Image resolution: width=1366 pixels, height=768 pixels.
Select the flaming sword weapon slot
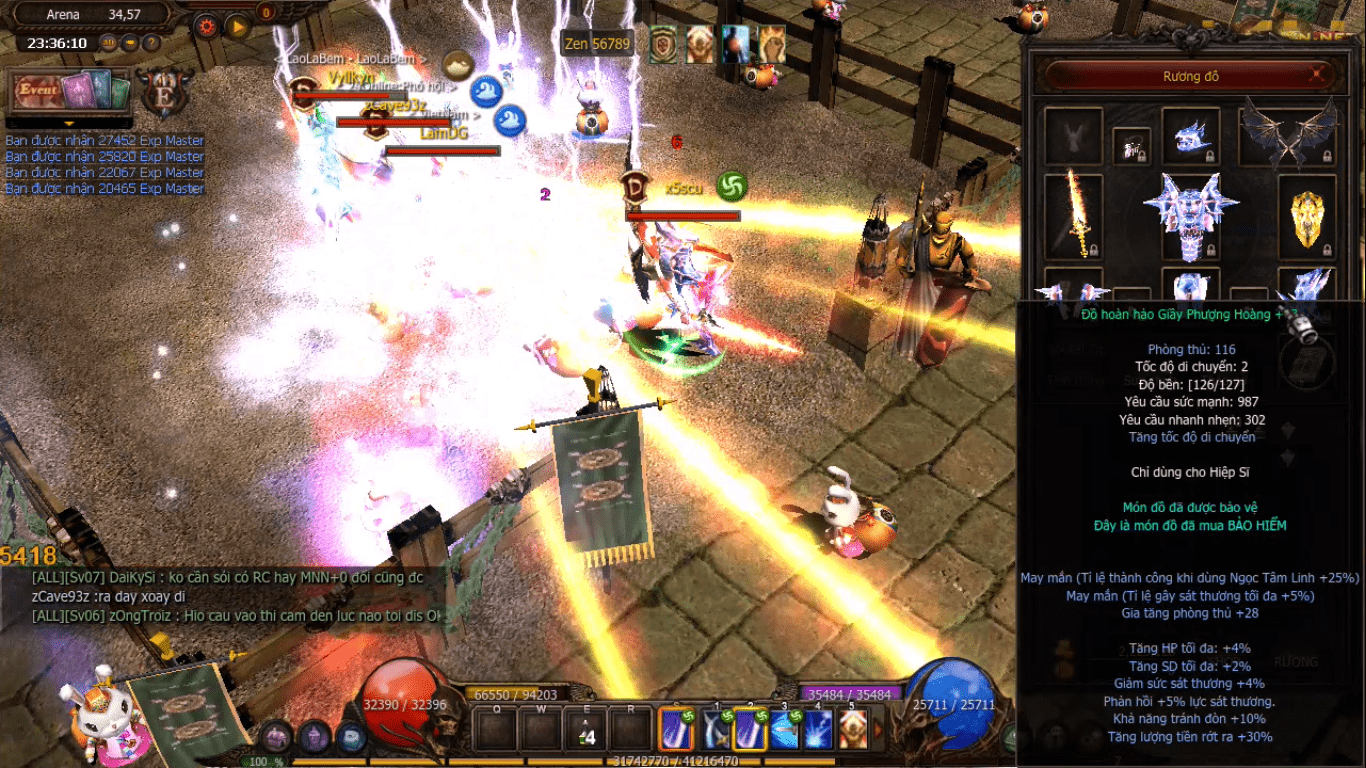[x=1073, y=213]
